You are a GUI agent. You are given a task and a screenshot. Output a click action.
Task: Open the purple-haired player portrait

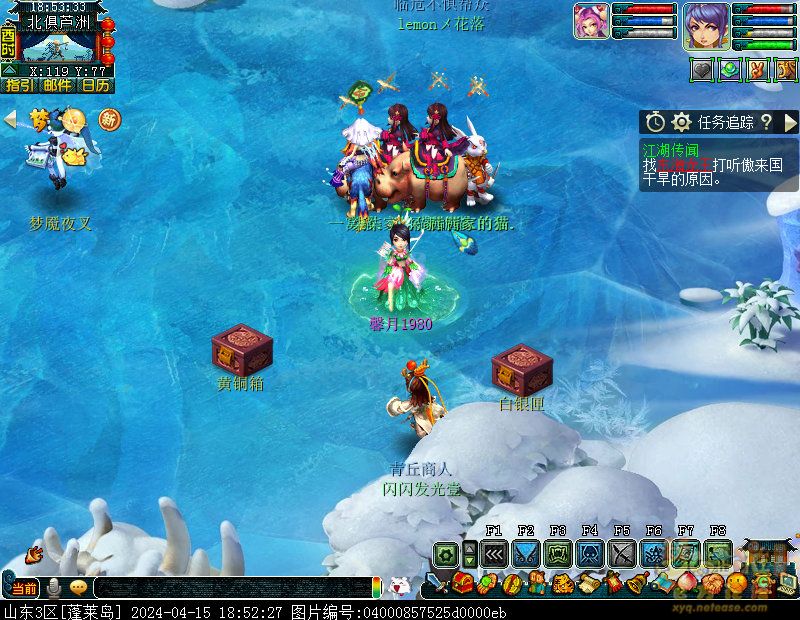(x=706, y=25)
